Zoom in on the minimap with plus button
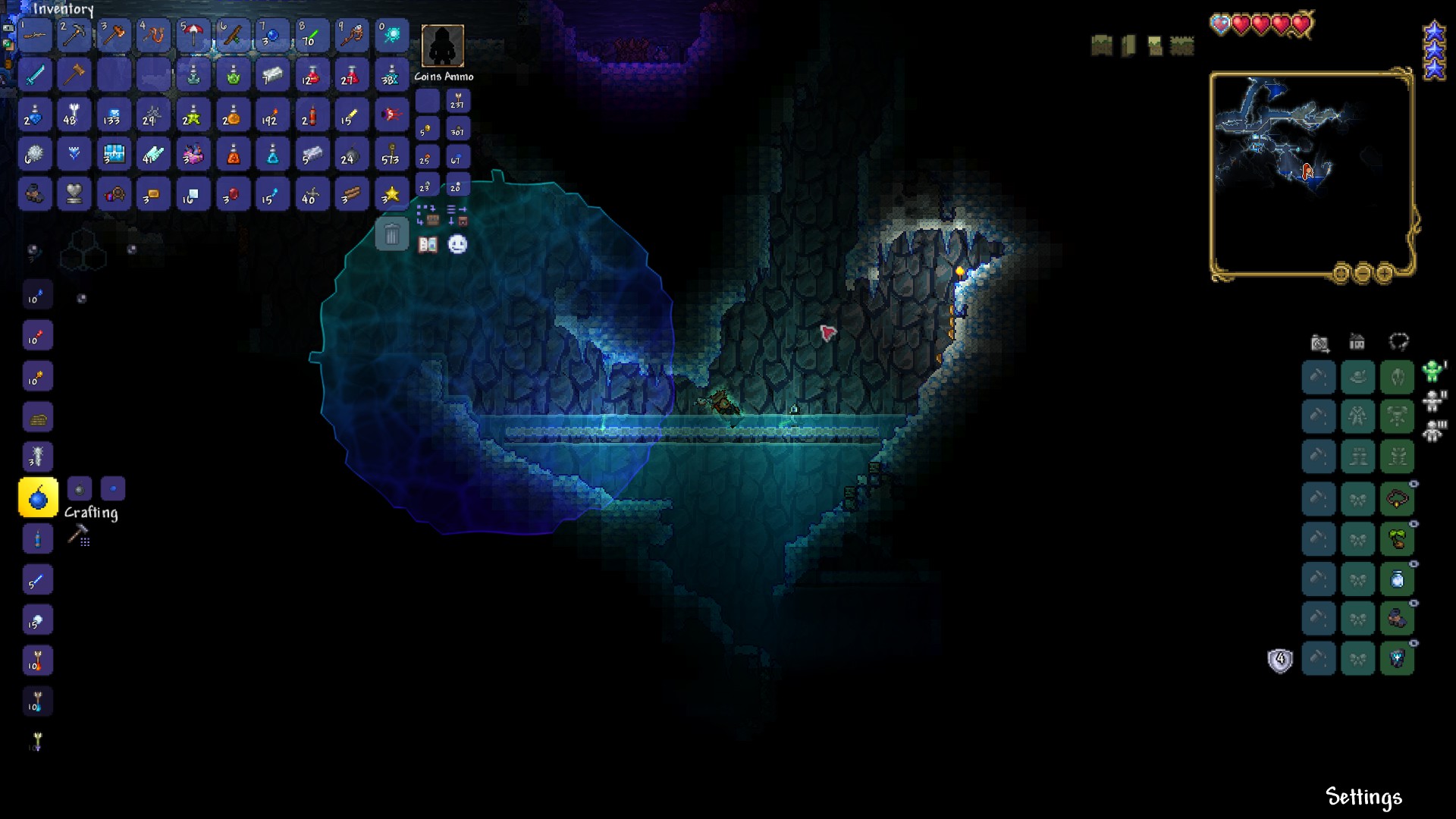The height and width of the screenshot is (819, 1456). tap(1384, 273)
